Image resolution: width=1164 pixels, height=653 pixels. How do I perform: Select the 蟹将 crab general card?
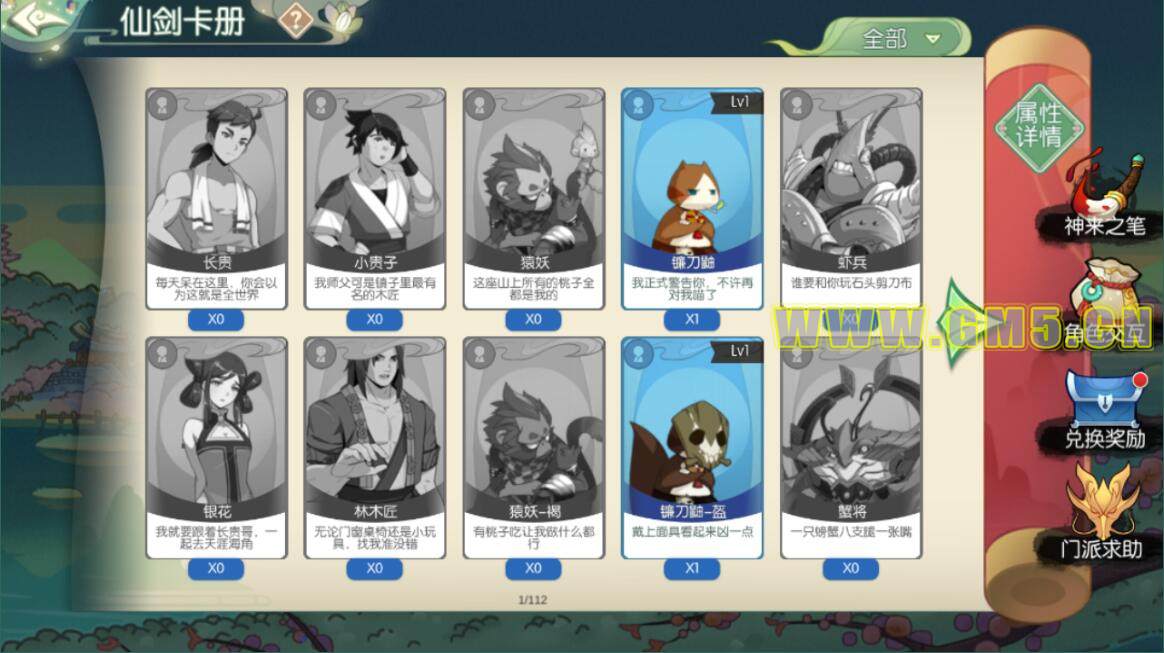(851, 445)
